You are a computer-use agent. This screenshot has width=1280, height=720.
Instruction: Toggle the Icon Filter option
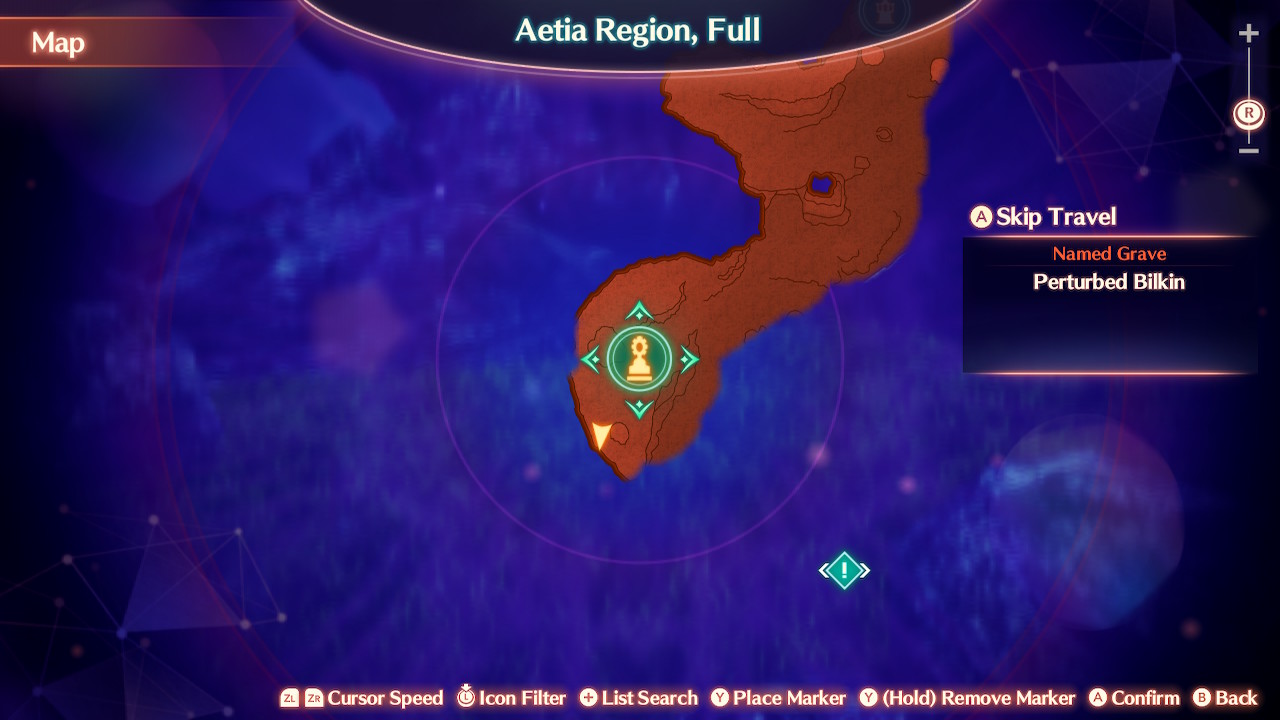click(510, 698)
